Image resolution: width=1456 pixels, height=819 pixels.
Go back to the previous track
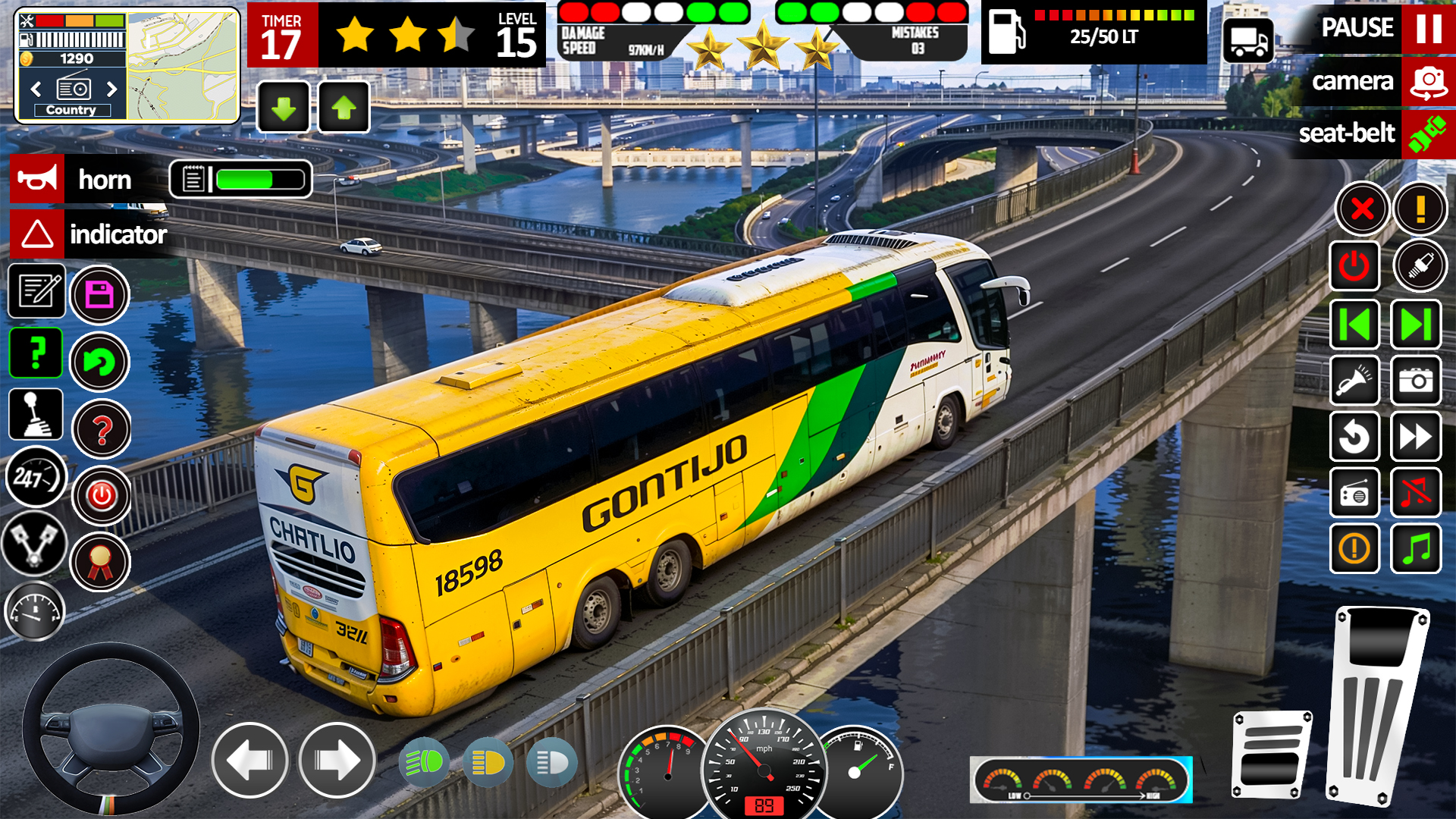point(1354,325)
